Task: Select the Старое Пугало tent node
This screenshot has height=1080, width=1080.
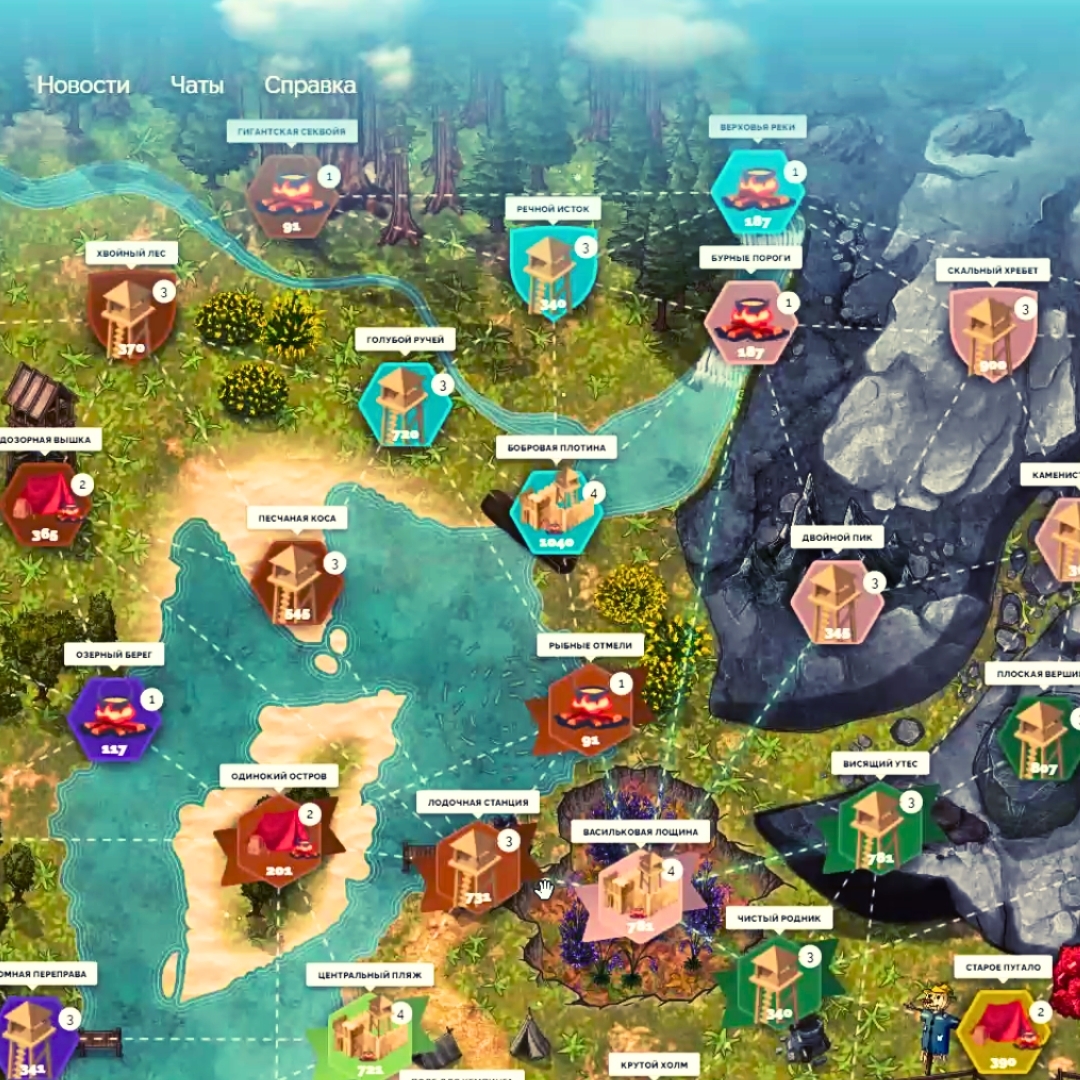Action: (1002, 1029)
